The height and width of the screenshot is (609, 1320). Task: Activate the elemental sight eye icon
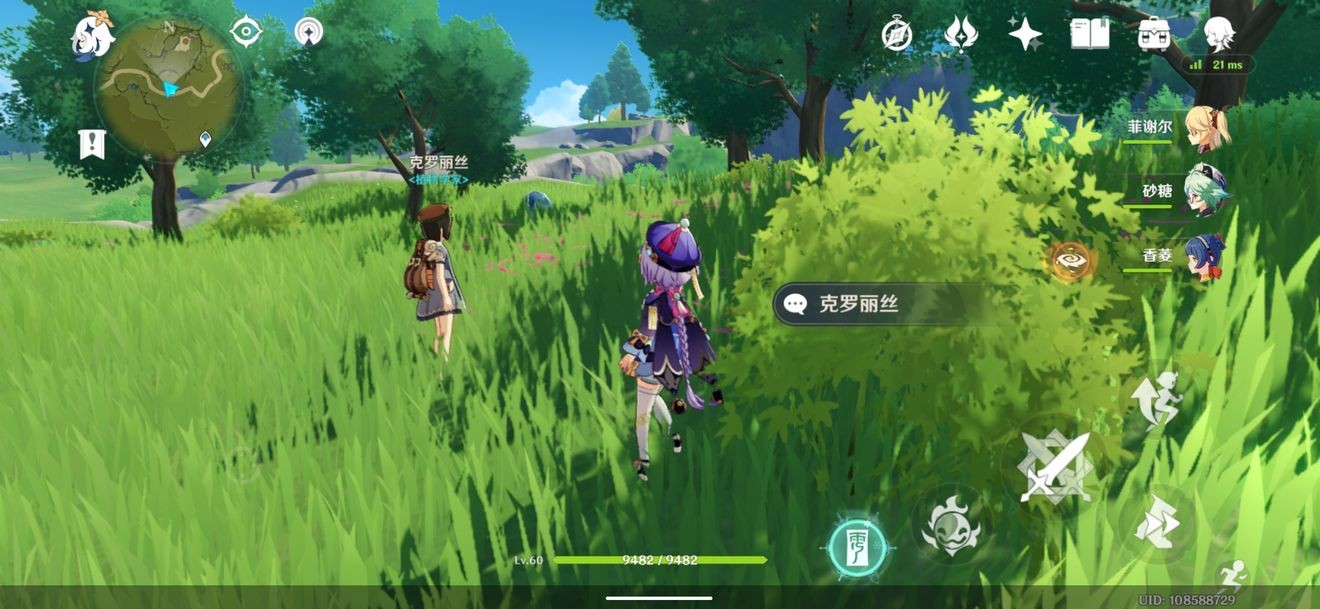[1069, 261]
